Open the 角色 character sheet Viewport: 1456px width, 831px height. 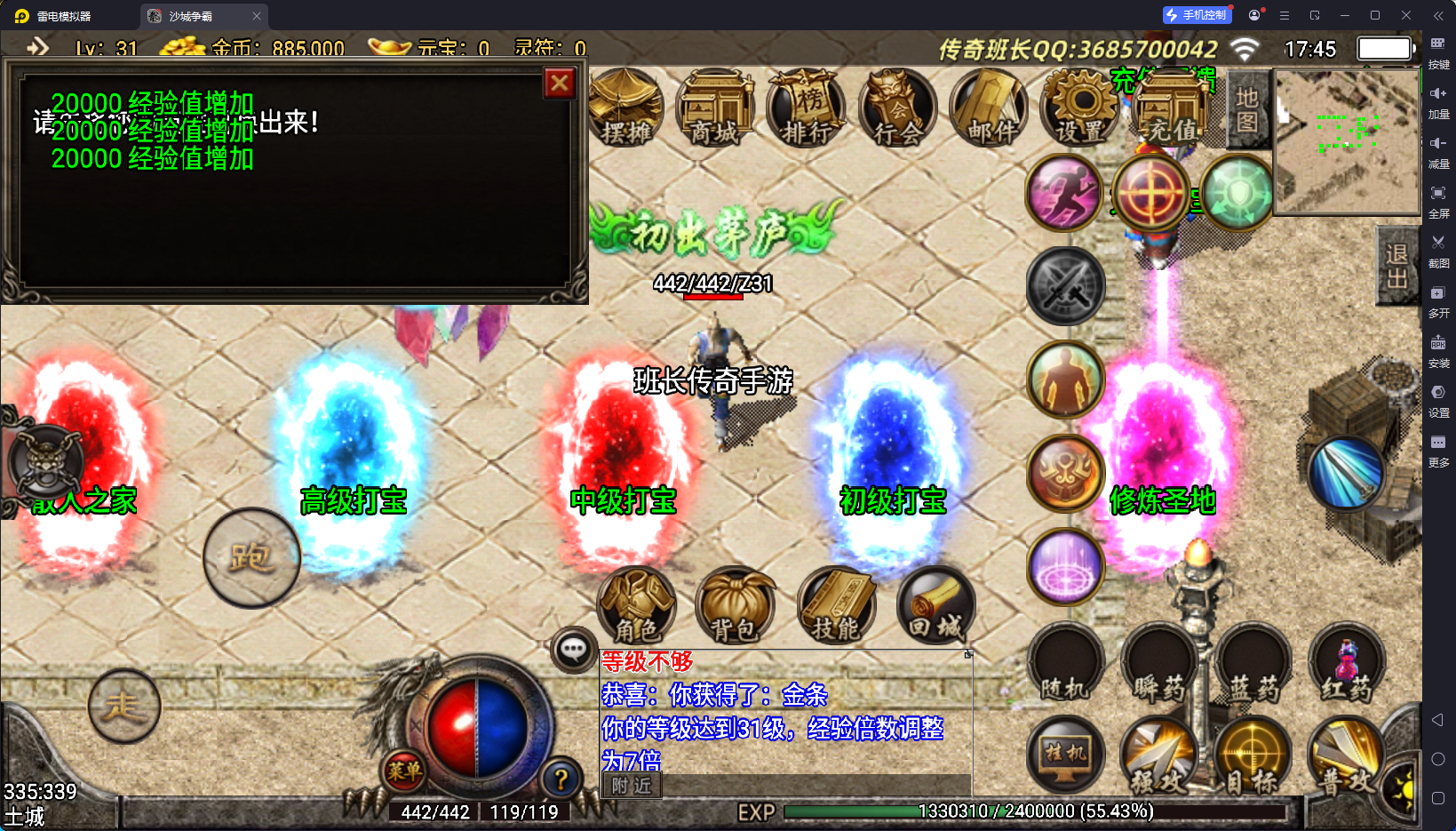637,606
